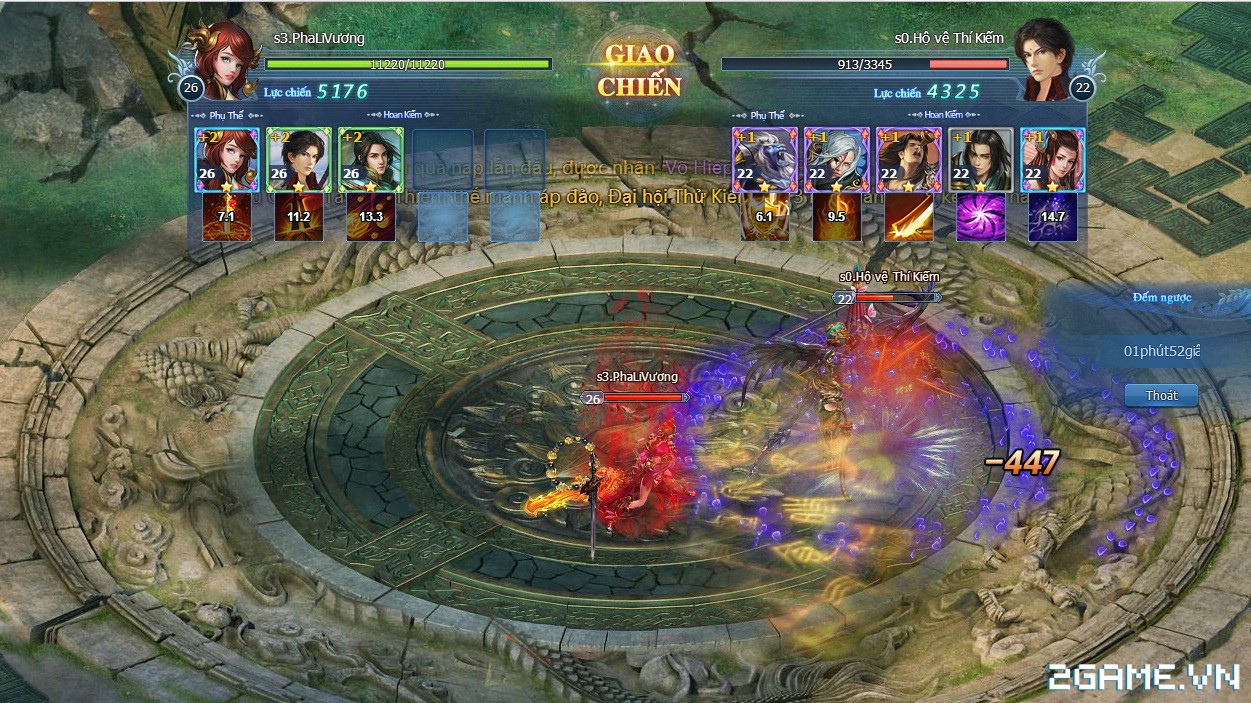This screenshot has width=1251, height=703.
Task: Trigger the purple vortex skill
Action: click(980, 218)
